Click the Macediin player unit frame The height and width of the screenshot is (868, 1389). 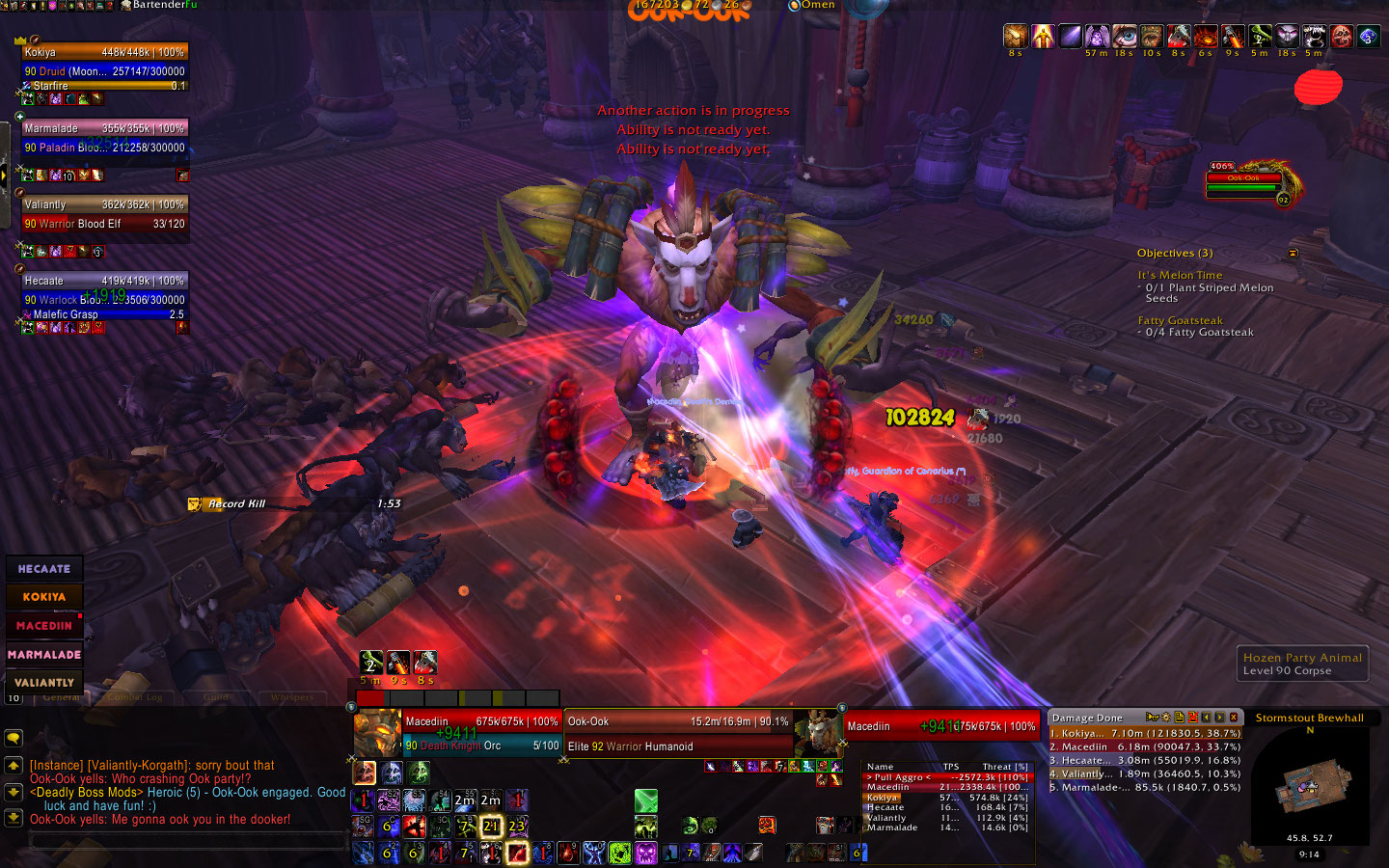[x=480, y=733]
